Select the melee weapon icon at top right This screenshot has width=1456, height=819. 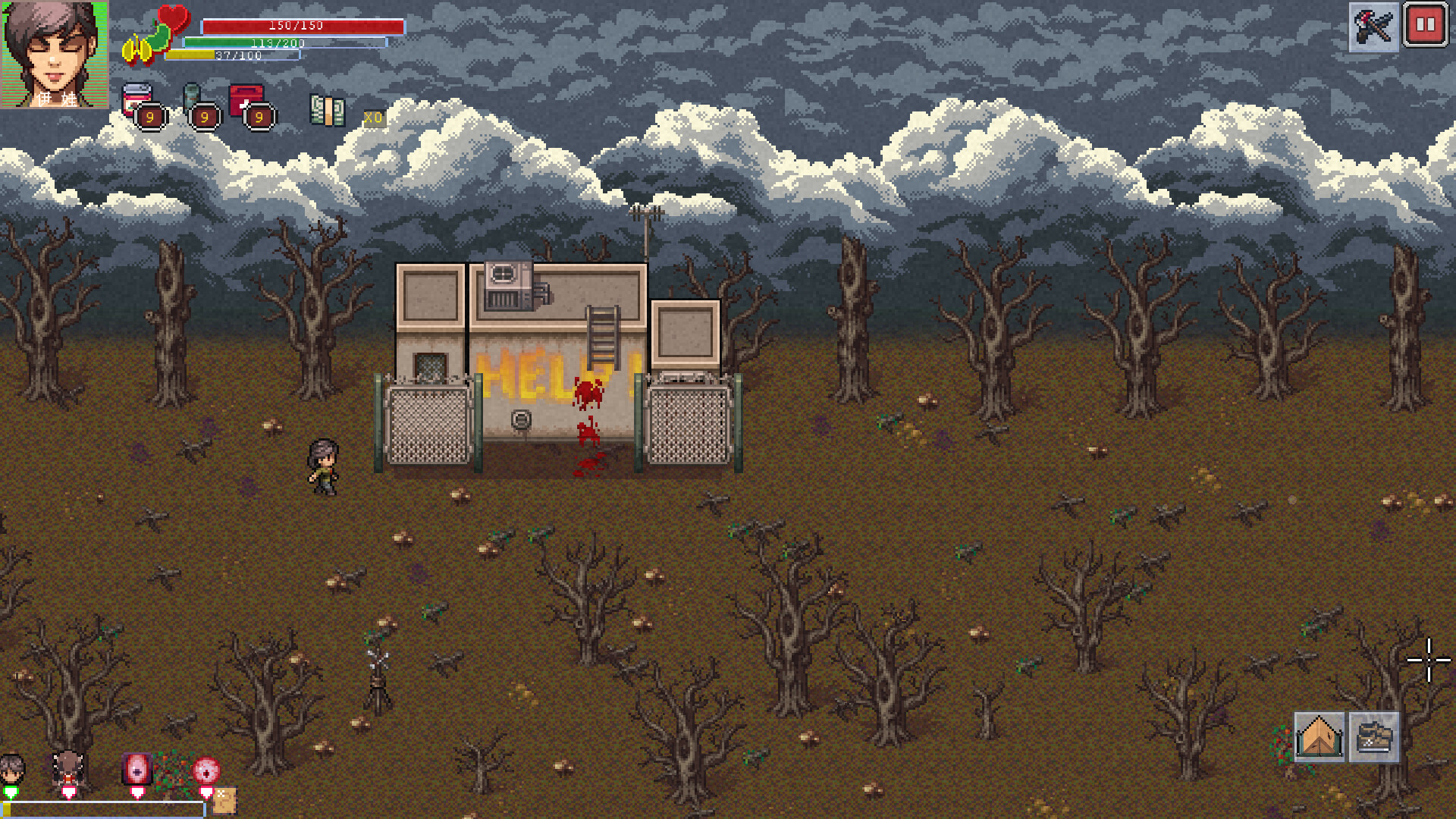pyautogui.click(x=1374, y=28)
